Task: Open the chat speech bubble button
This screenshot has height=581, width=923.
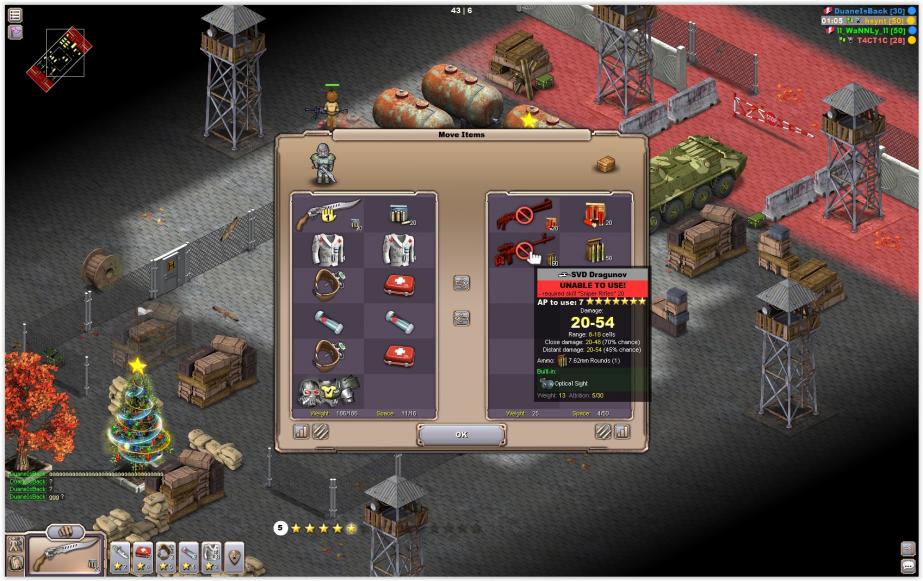Action: tap(908, 565)
